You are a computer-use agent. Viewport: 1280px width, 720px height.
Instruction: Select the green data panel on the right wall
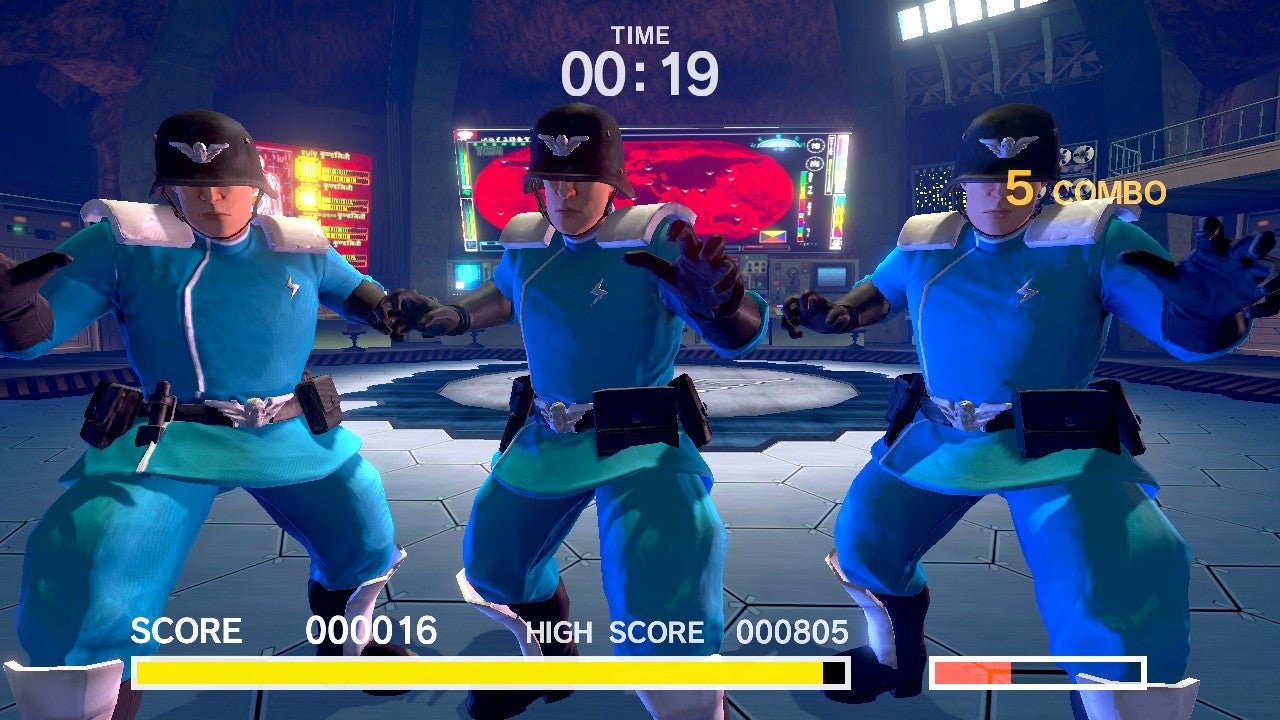931,187
